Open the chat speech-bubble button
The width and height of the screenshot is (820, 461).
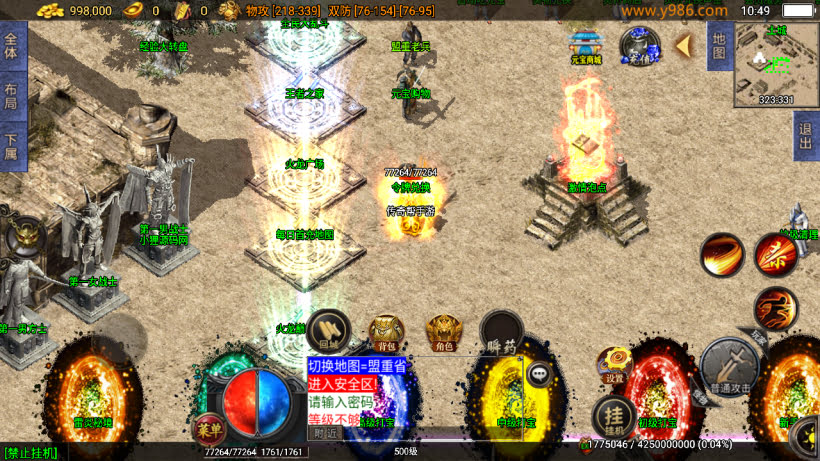540,374
